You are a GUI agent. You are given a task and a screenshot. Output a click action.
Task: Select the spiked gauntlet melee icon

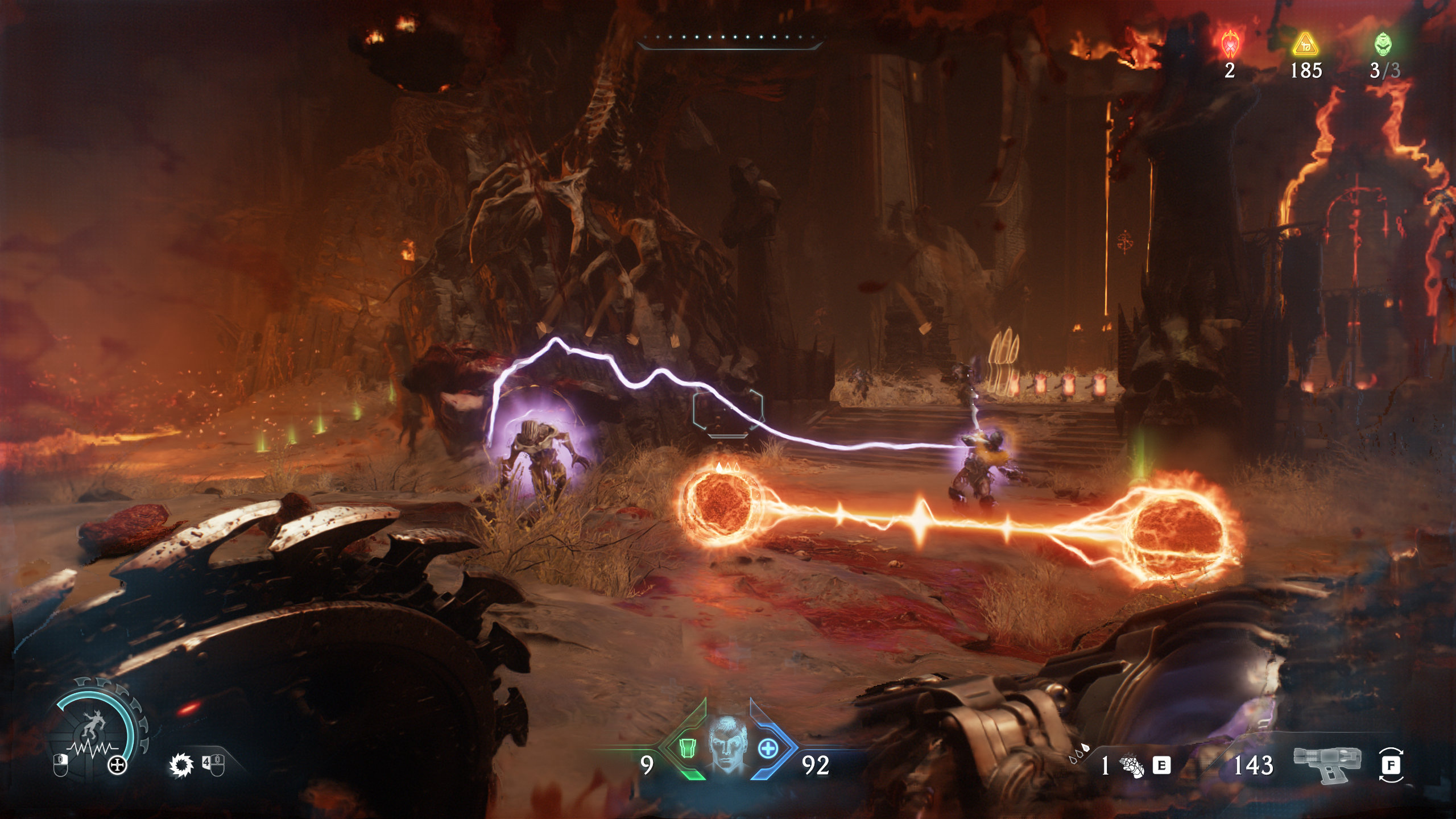[x=1132, y=766]
